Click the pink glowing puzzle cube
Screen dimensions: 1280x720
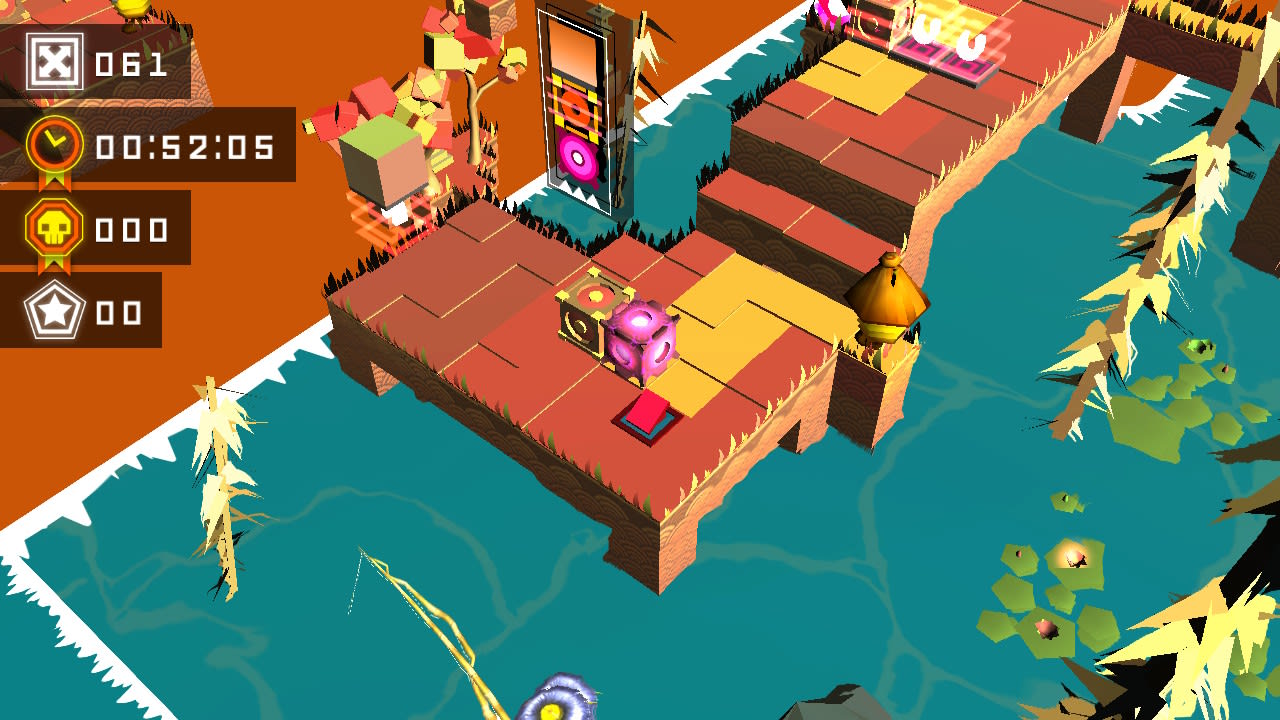click(x=640, y=340)
